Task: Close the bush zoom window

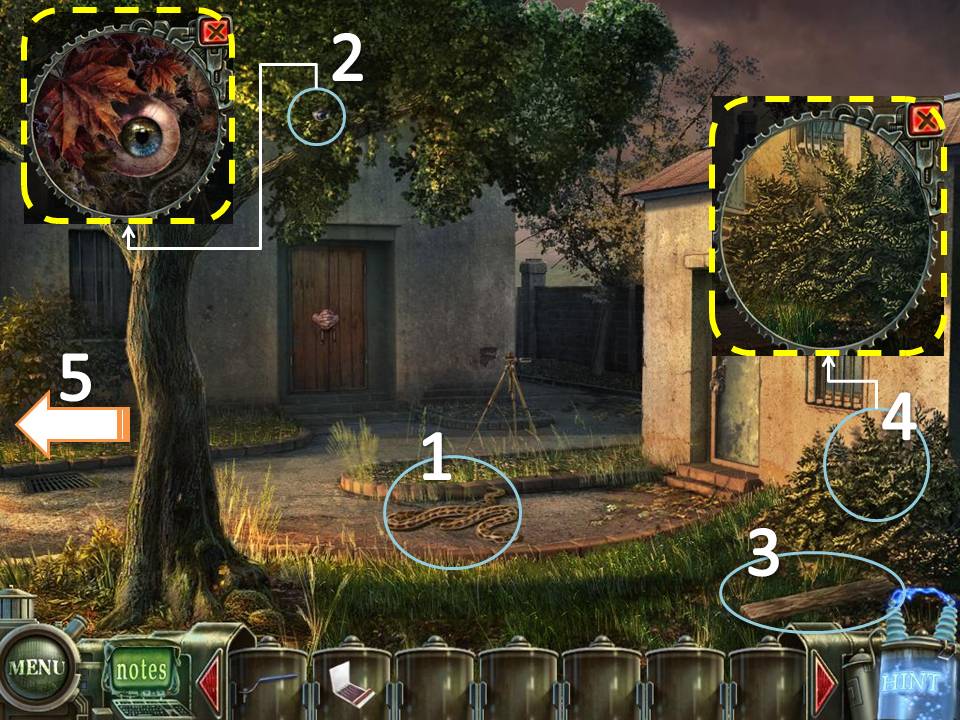Action: (x=925, y=121)
